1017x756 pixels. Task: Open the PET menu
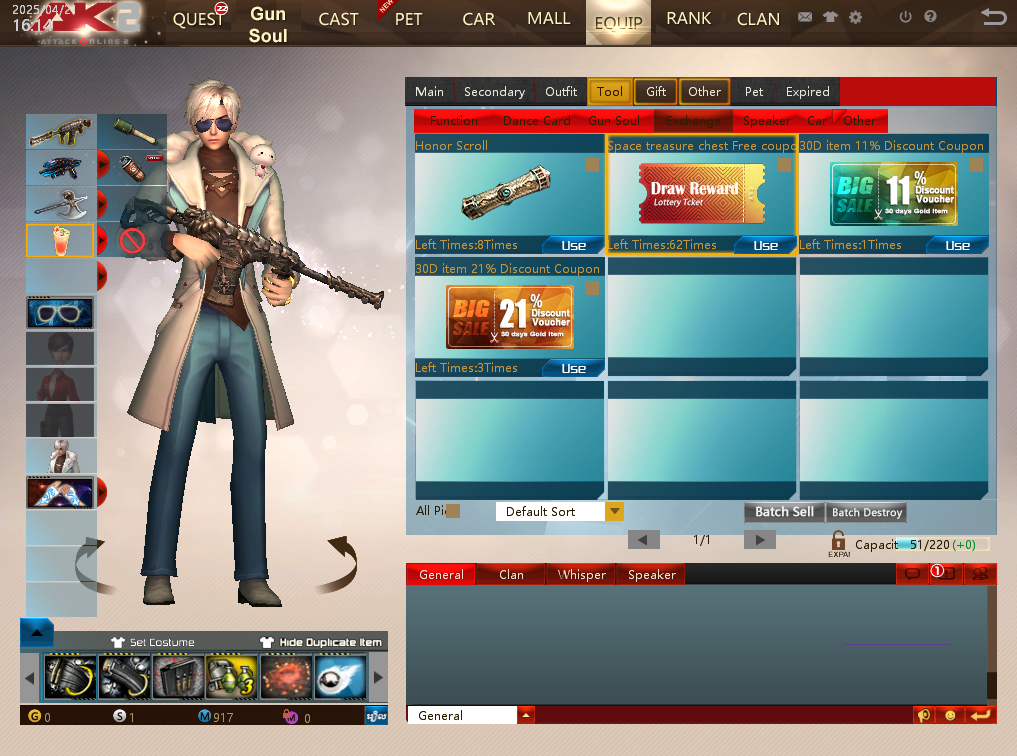tap(408, 20)
